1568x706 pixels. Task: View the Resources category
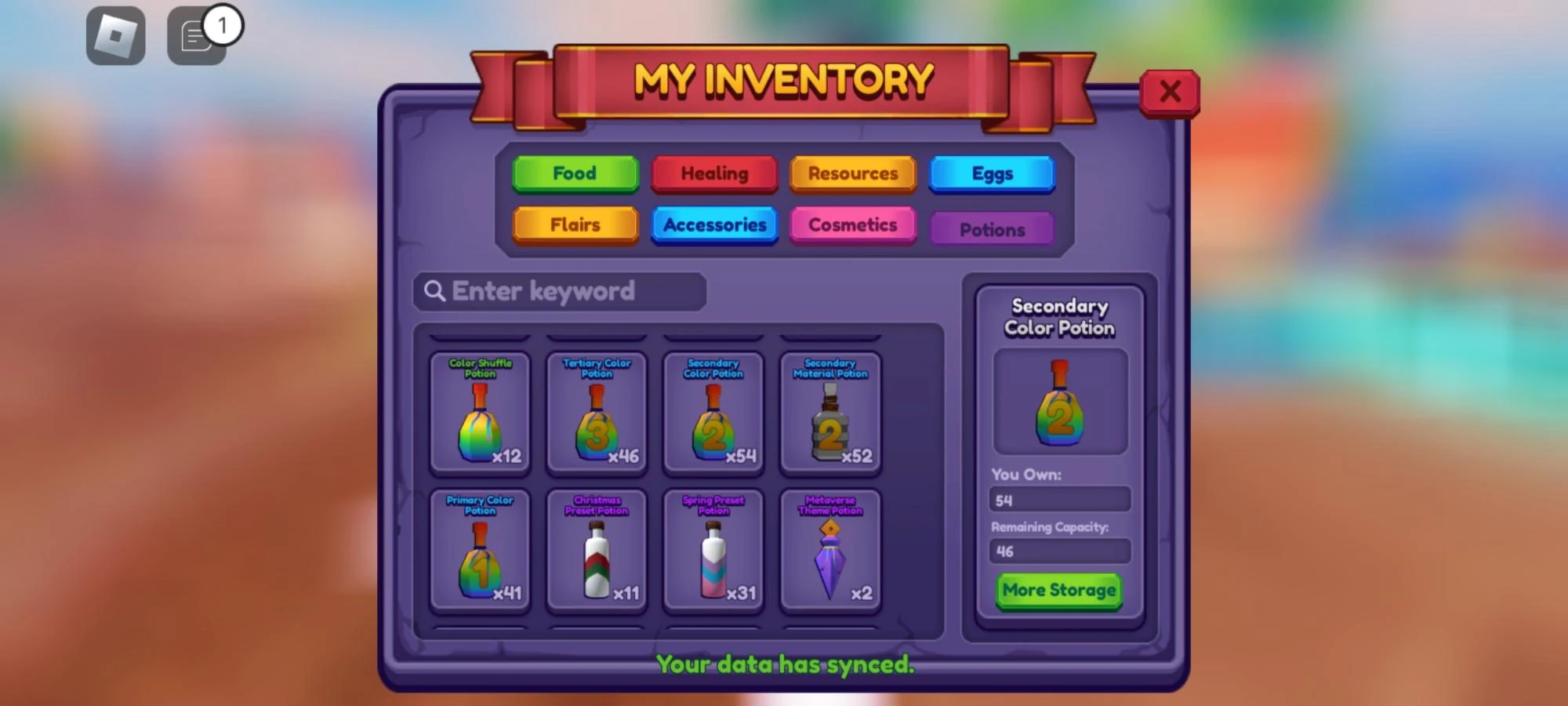[853, 173]
